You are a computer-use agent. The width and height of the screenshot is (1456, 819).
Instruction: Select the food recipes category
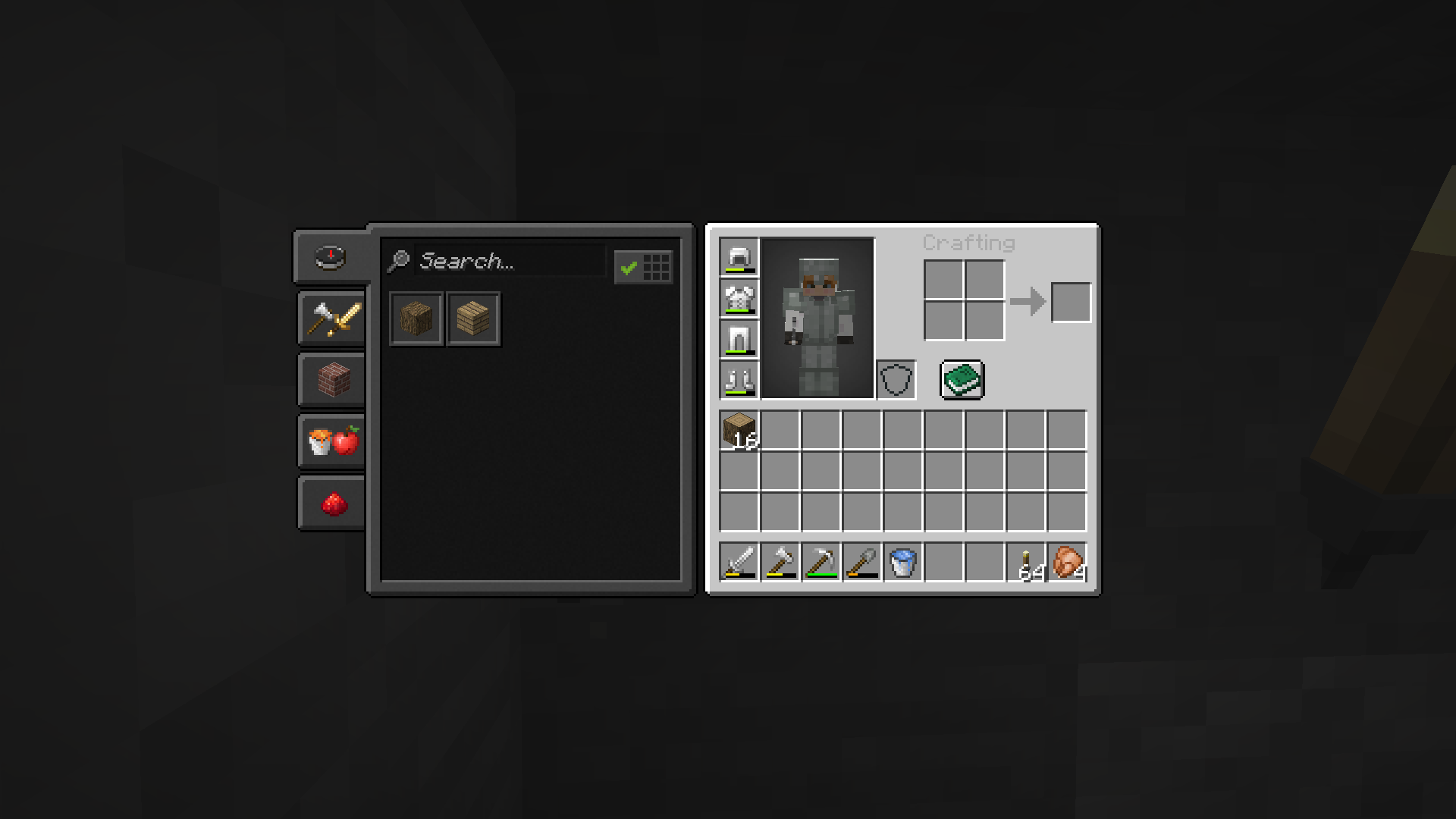coord(331,441)
